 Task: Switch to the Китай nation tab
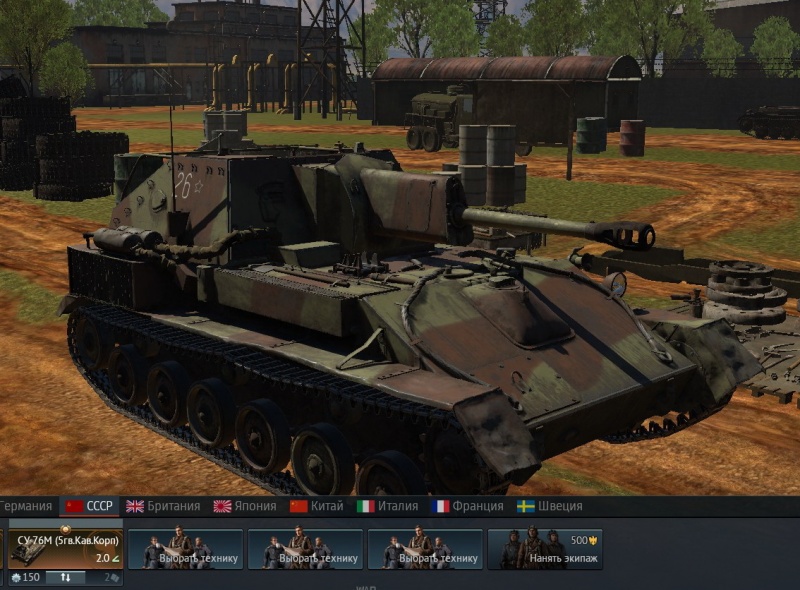click(316, 506)
